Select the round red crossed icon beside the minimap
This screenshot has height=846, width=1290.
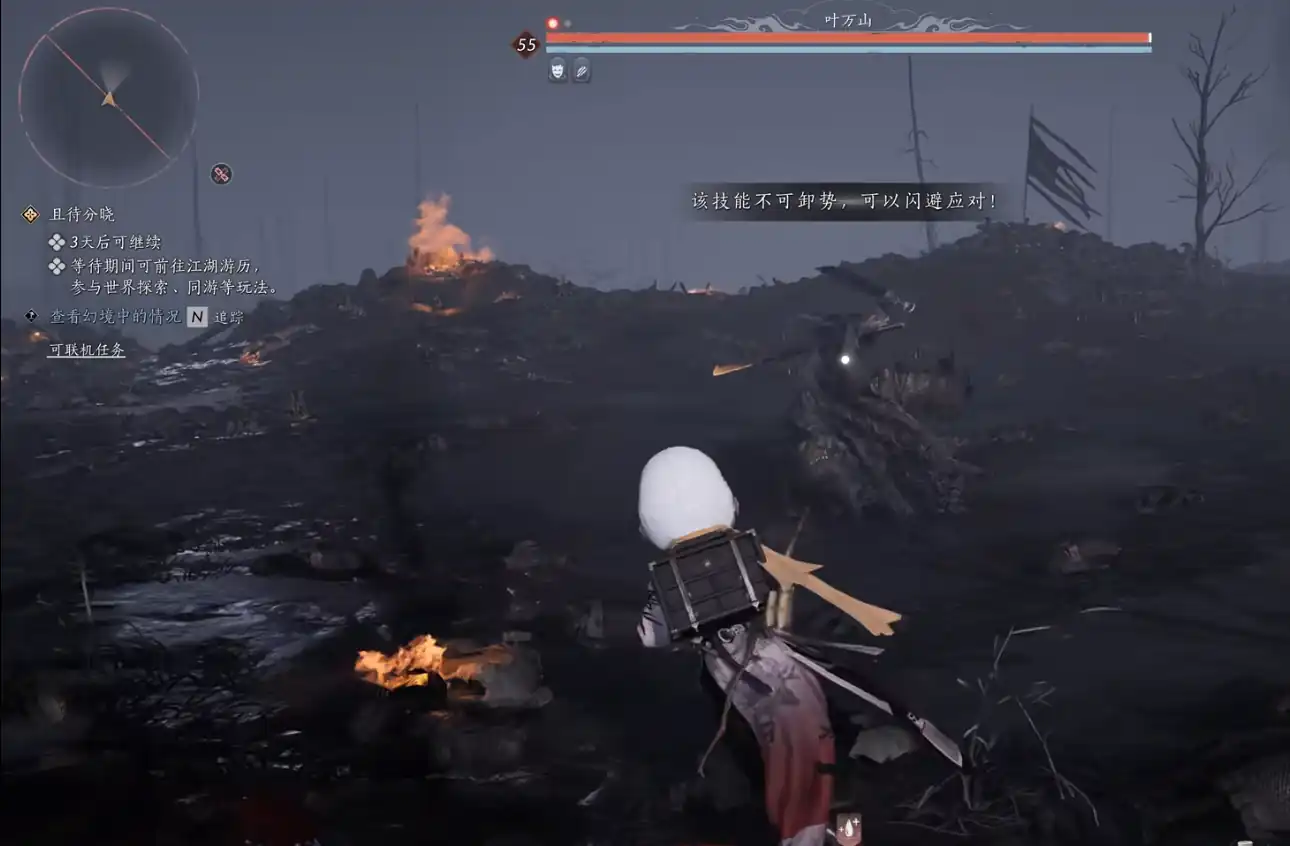coord(221,174)
